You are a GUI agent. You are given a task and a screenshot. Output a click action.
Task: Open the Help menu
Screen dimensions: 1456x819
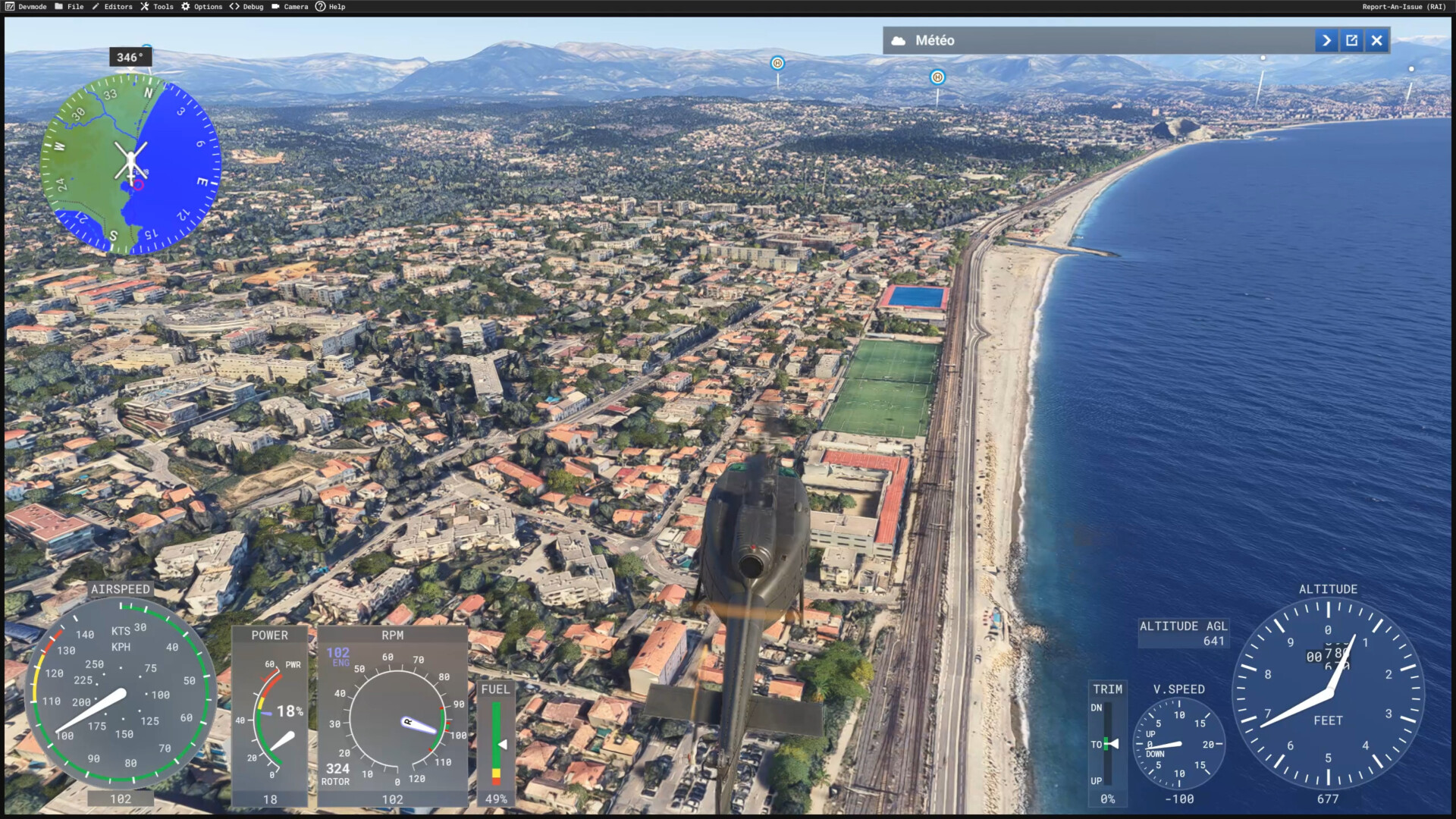pos(331,7)
